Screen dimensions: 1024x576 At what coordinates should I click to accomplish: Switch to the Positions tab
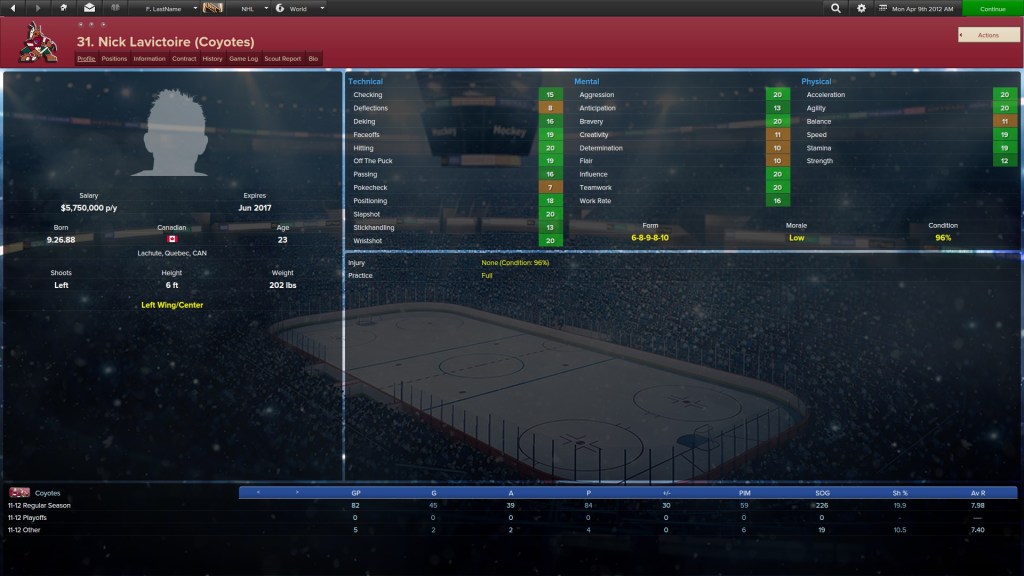point(114,59)
